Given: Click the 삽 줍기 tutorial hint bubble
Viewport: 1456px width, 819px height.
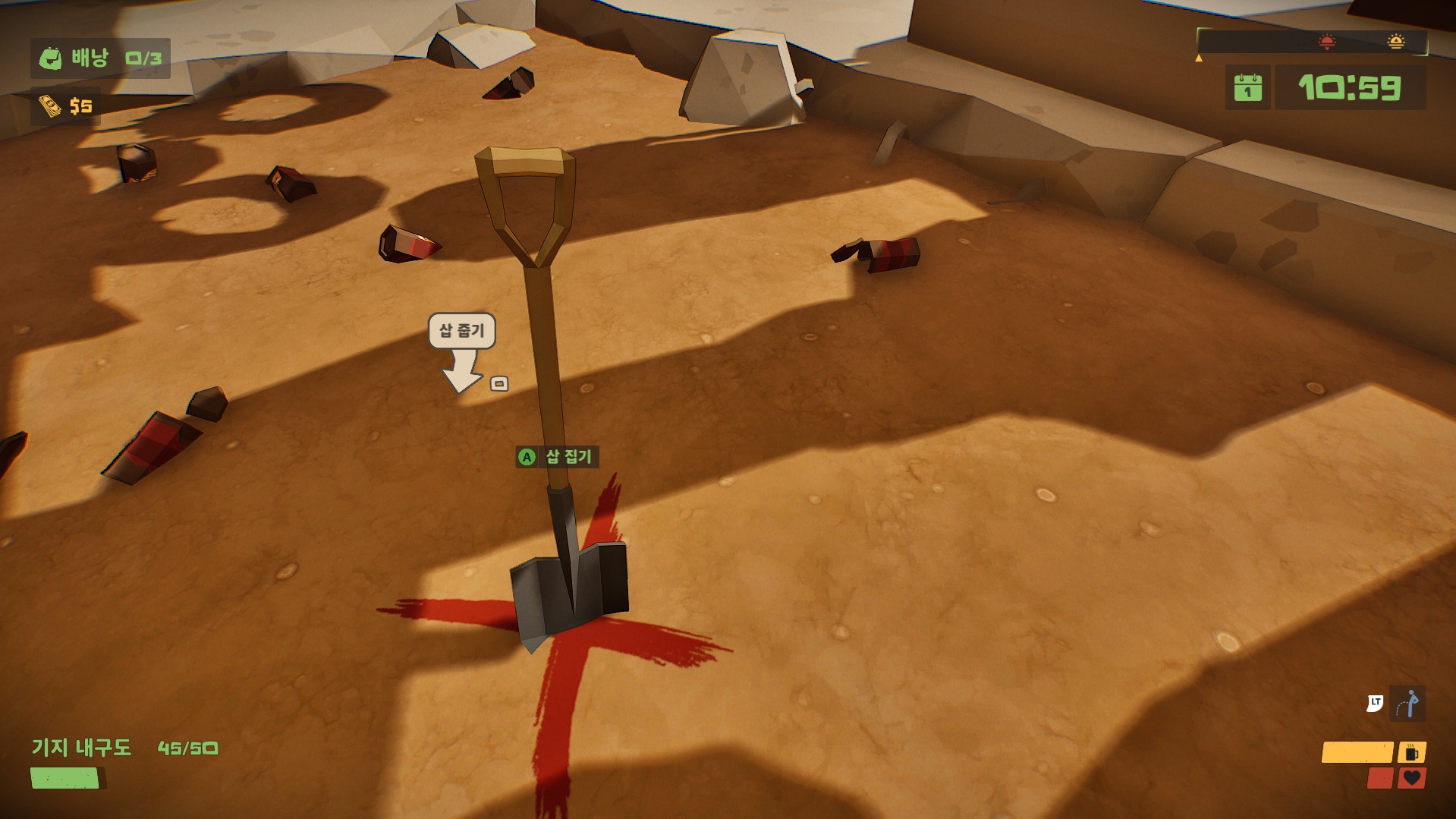Looking at the screenshot, I should pos(461,331).
